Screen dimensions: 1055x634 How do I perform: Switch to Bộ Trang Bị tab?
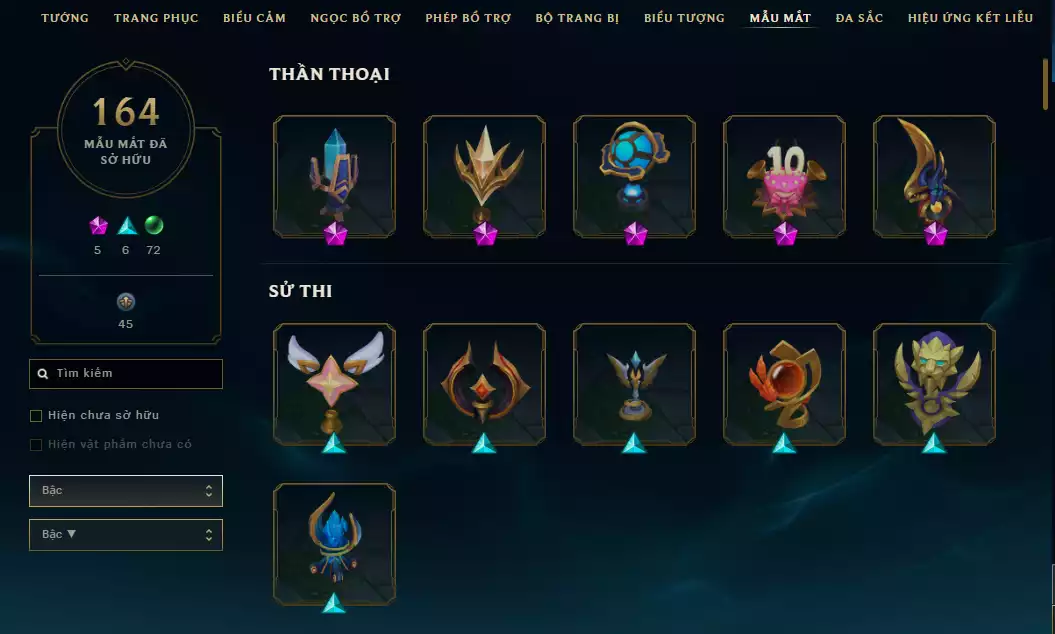(x=578, y=18)
